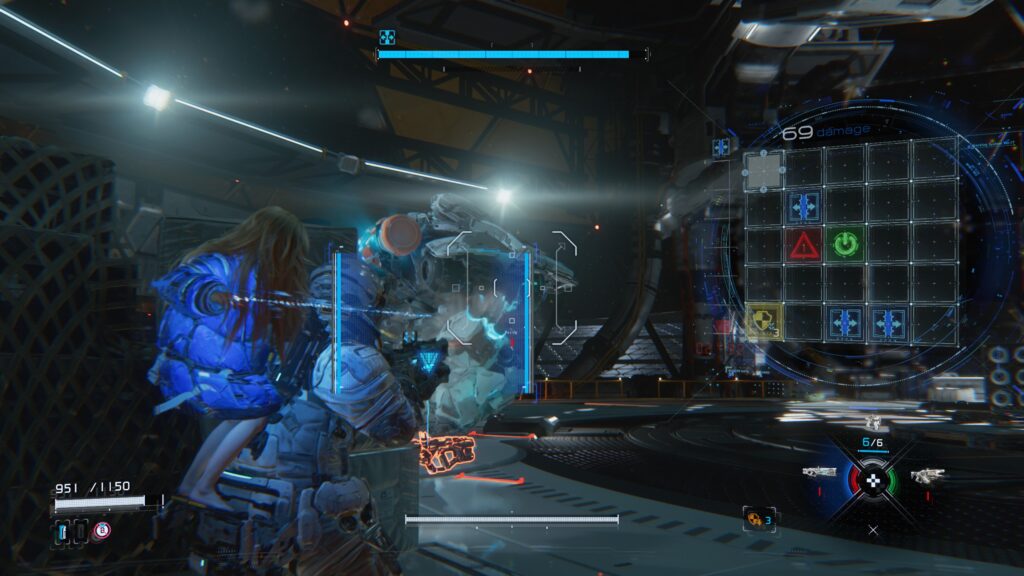Viewport: 1024px width, 576px height.
Task: Equip the pistol on the weapon wheel's right
Action: click(926, 475)
